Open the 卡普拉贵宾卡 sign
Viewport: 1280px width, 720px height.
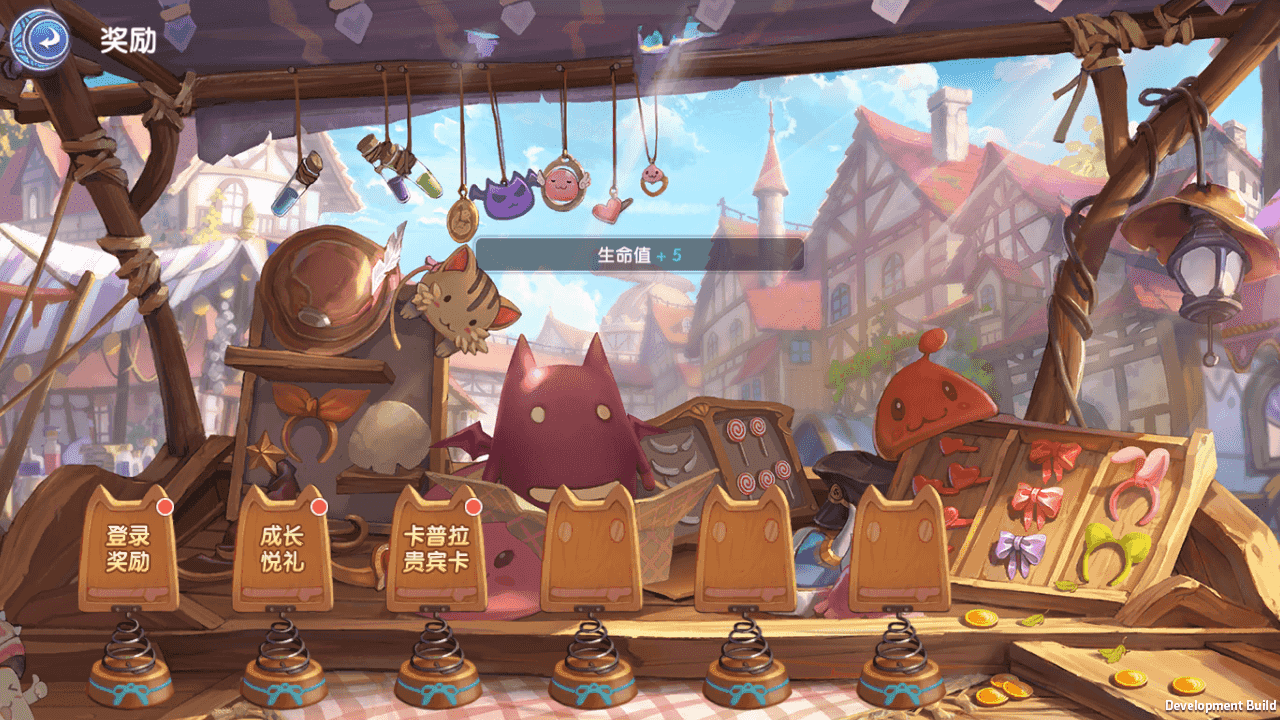tap(436, 550)
